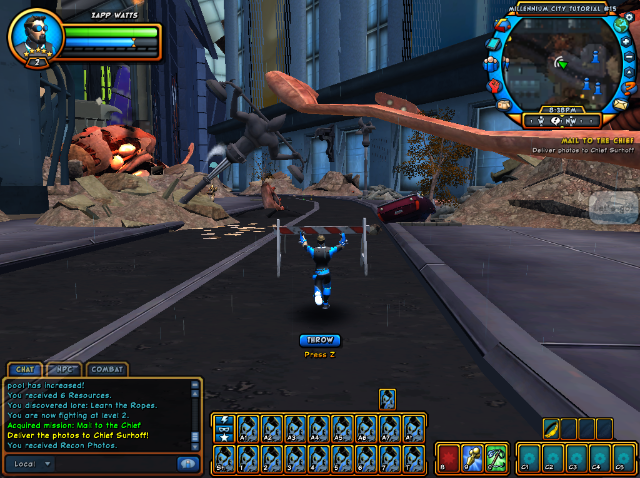Select the Chat tab
Viewport: 640px width, 478px height.
pos(25,370)
